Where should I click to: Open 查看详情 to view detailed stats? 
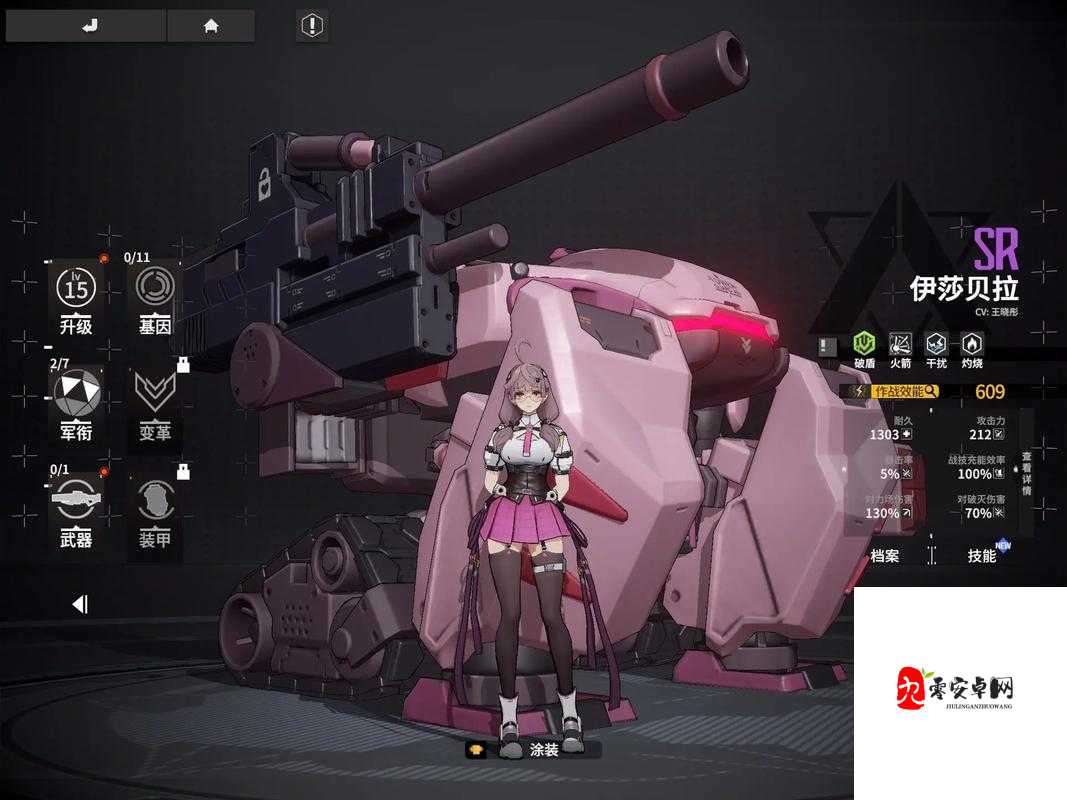point(1025,474)
